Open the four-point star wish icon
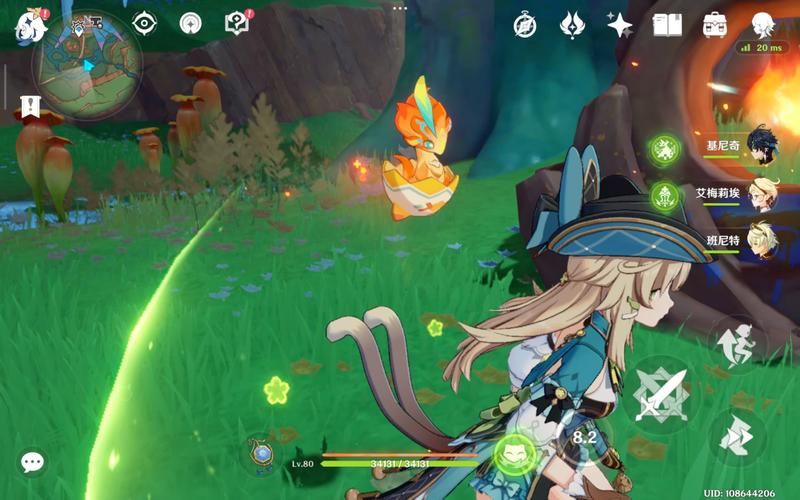800x500 pixels. (620, 25)
